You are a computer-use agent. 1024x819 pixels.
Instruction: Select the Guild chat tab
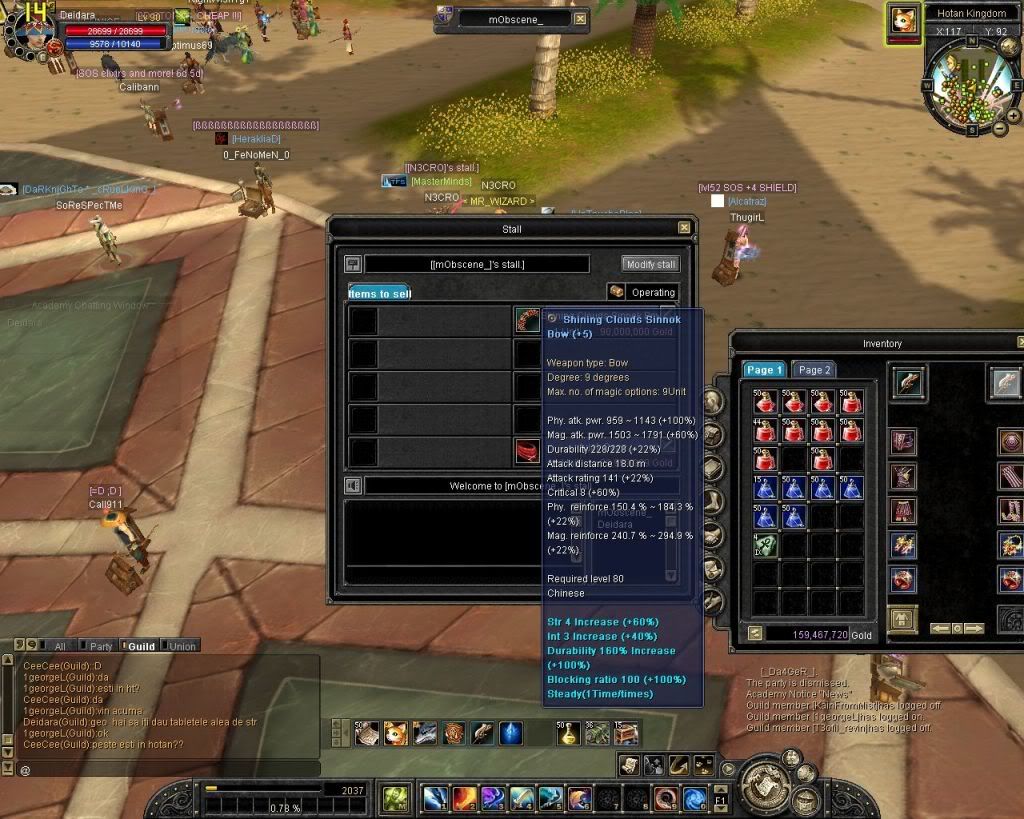coord(139,646)
